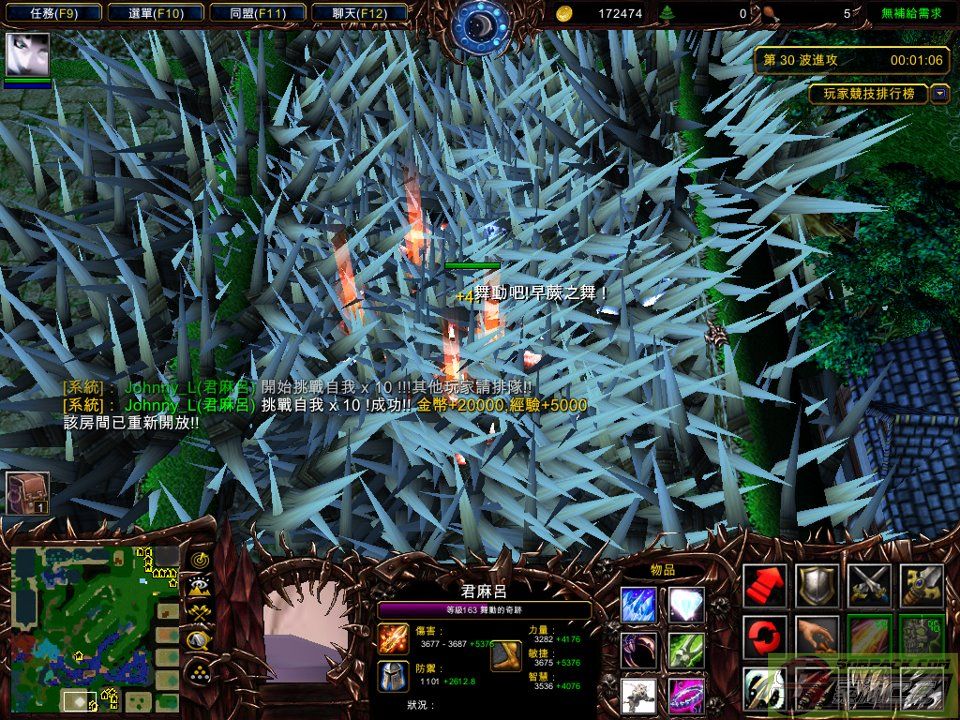Open the 聊天 (F12) chat log
The height and width of the screenshot is (720, 960).
(x=360, y=14)
